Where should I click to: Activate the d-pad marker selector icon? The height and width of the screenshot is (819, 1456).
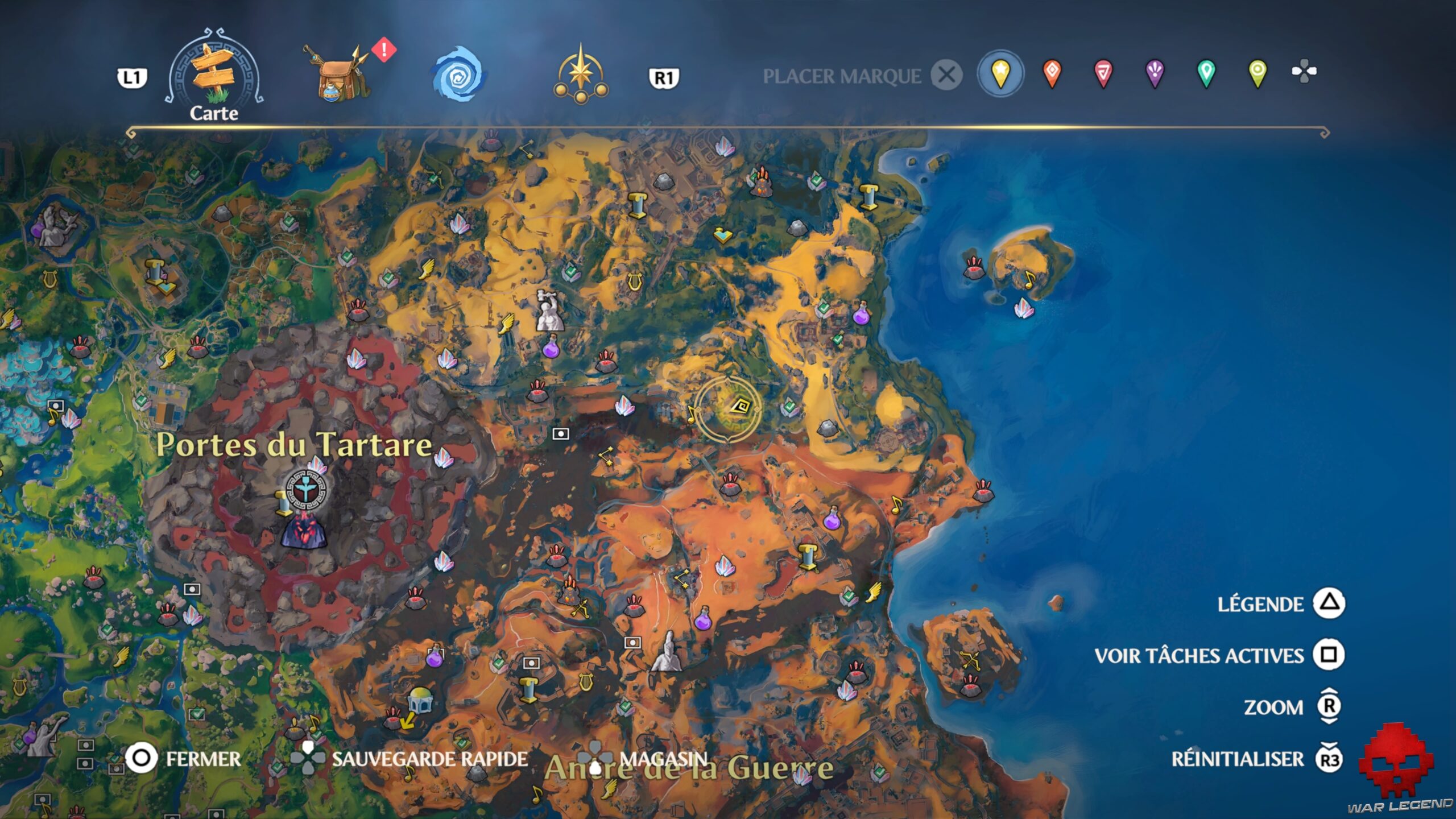point(1304,74)
